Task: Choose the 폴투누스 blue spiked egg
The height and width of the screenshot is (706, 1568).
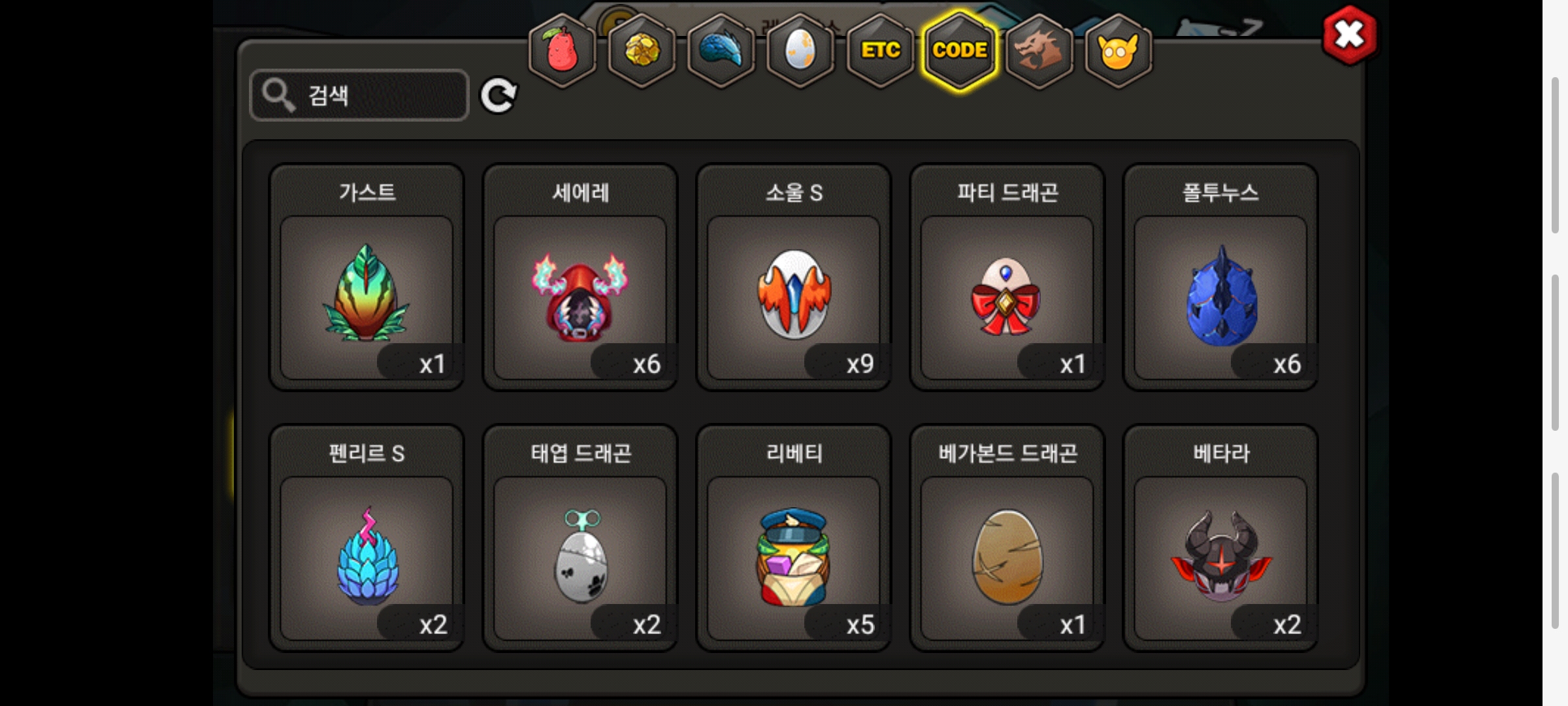Action: point(1220,294)
